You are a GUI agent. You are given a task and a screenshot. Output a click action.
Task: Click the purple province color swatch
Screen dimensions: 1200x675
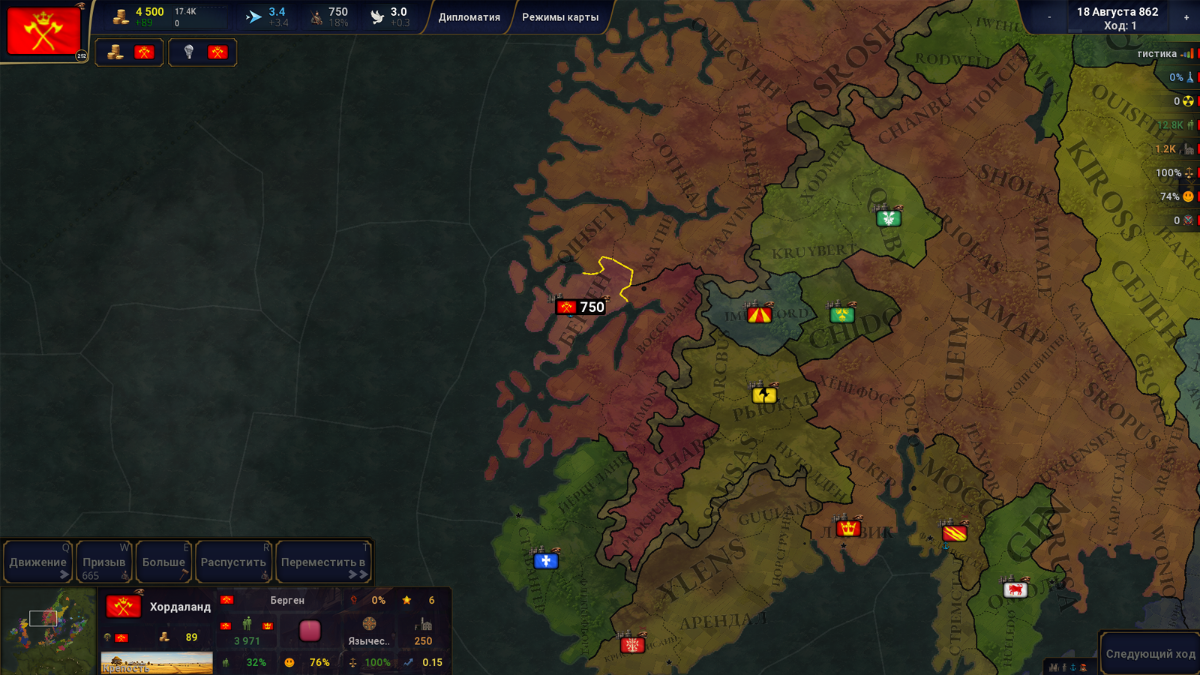point(310,631)
